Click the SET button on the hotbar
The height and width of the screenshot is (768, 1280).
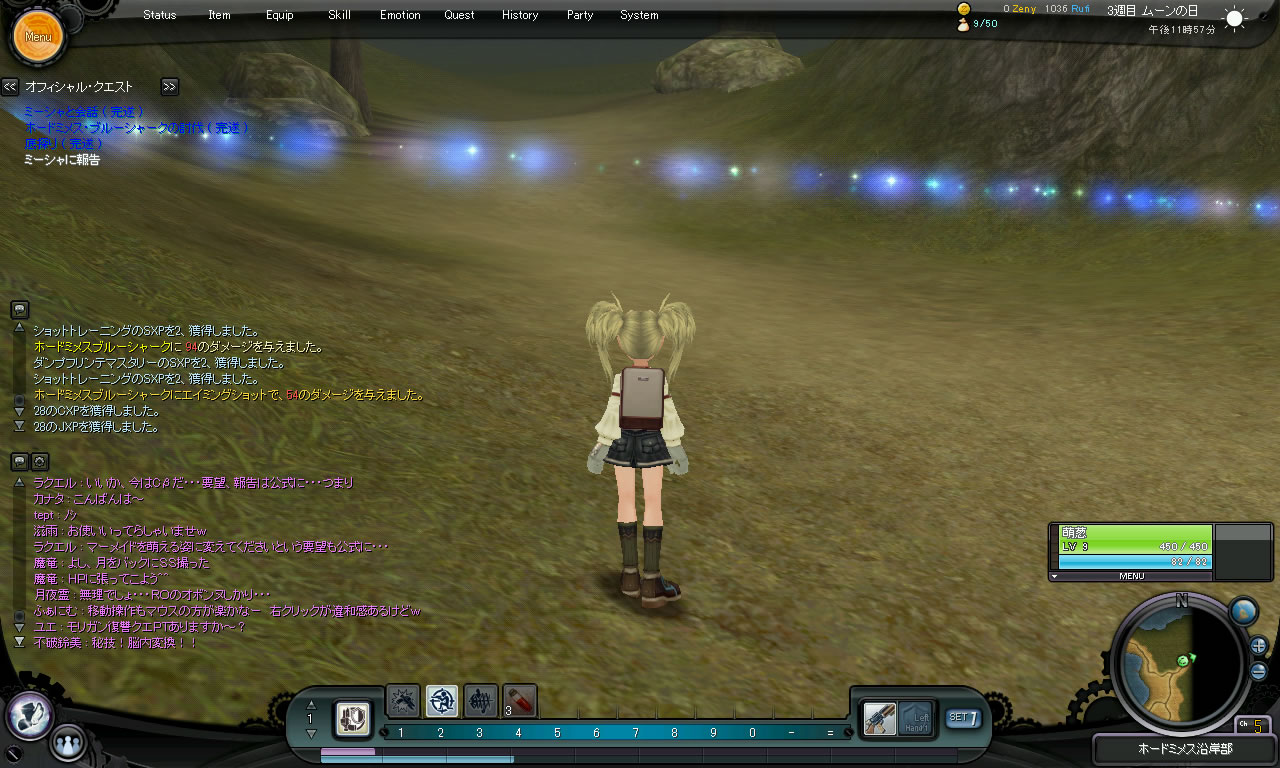coord(963,717)
